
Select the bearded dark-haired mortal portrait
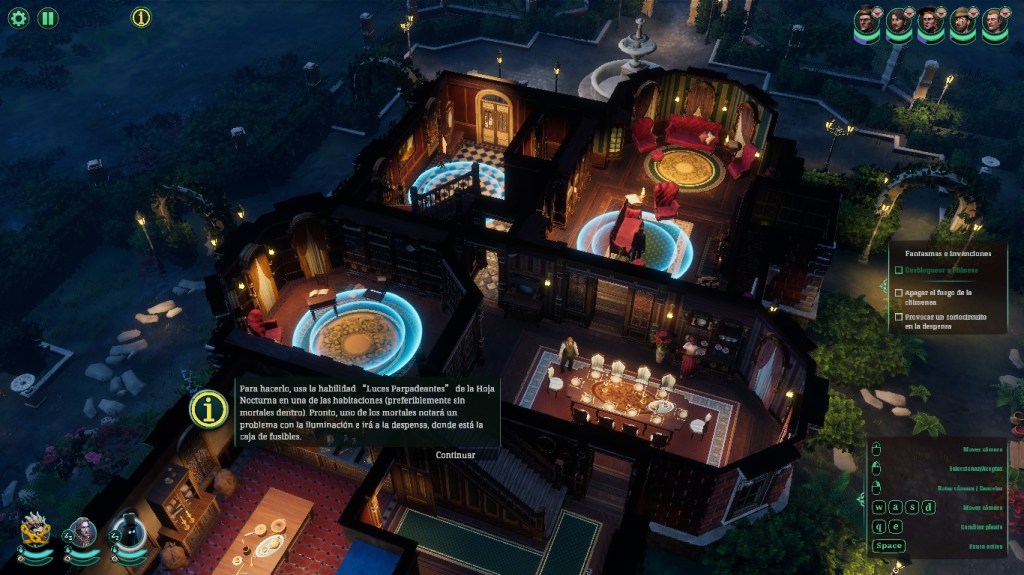point(899,21)
